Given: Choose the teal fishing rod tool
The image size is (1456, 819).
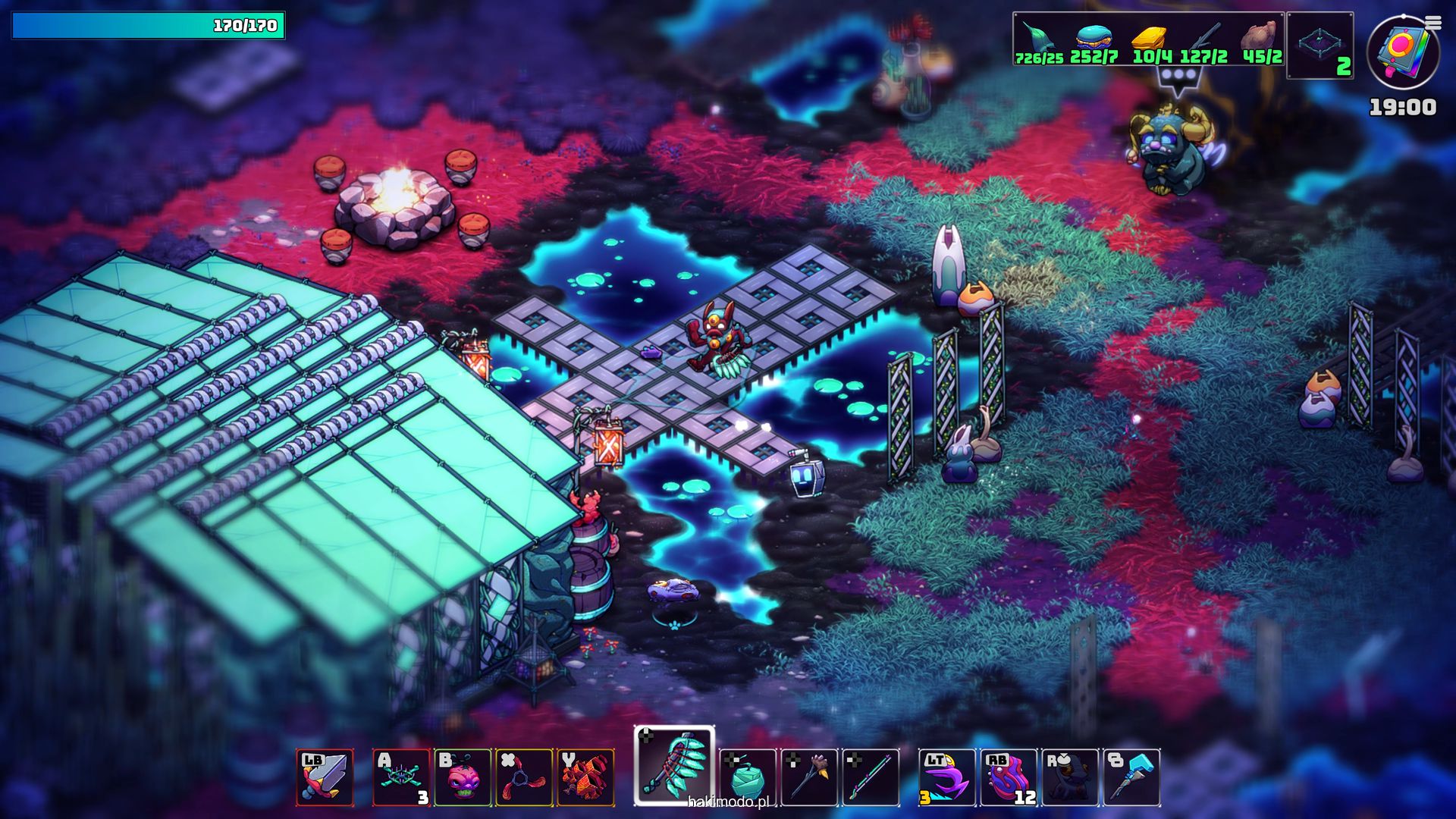Looking at the screenshot, I should pyautogui.click(x=871, y=777).
